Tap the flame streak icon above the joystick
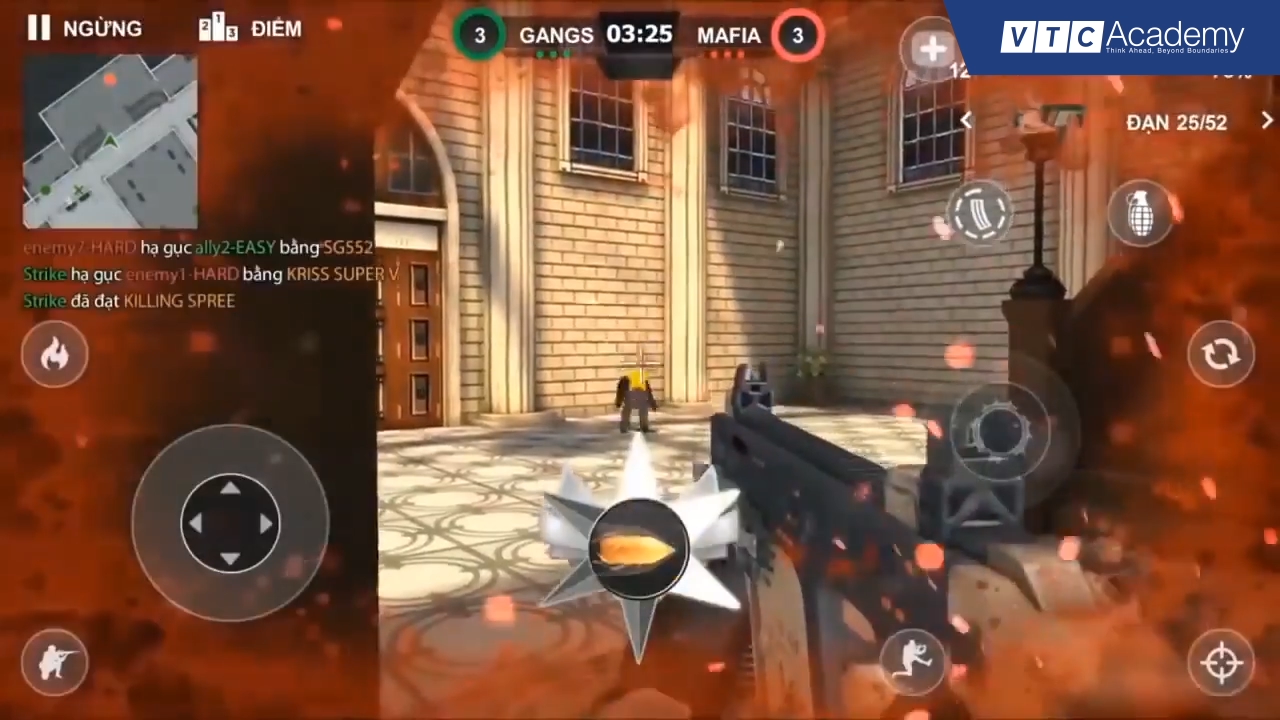 (x=55, y=355)
